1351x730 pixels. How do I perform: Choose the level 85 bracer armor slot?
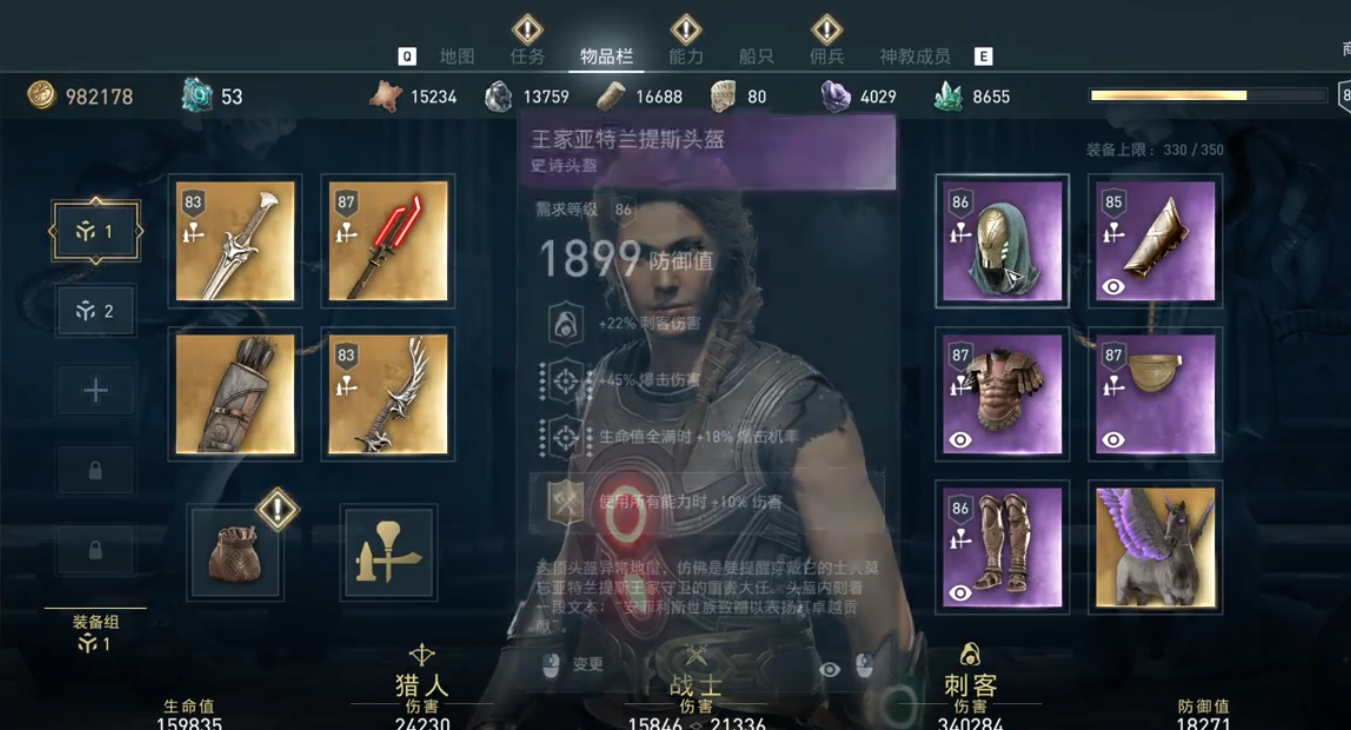click(x=1155, y=241)
